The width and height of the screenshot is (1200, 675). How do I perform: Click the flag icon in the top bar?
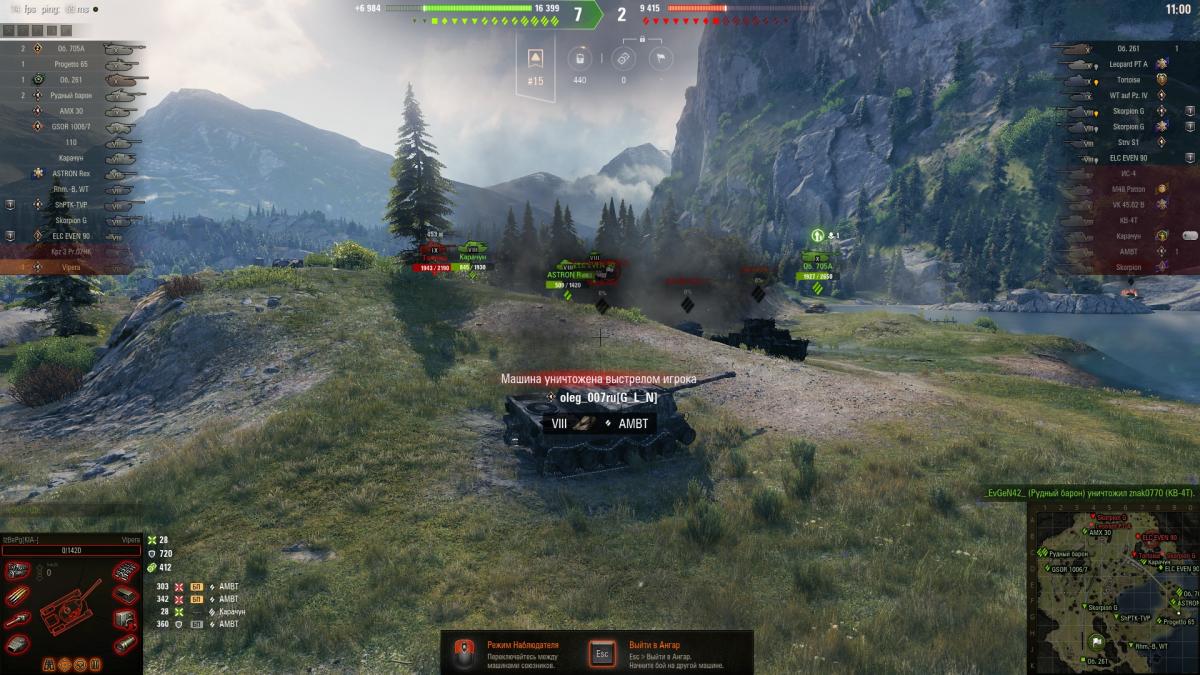point(660,59)
